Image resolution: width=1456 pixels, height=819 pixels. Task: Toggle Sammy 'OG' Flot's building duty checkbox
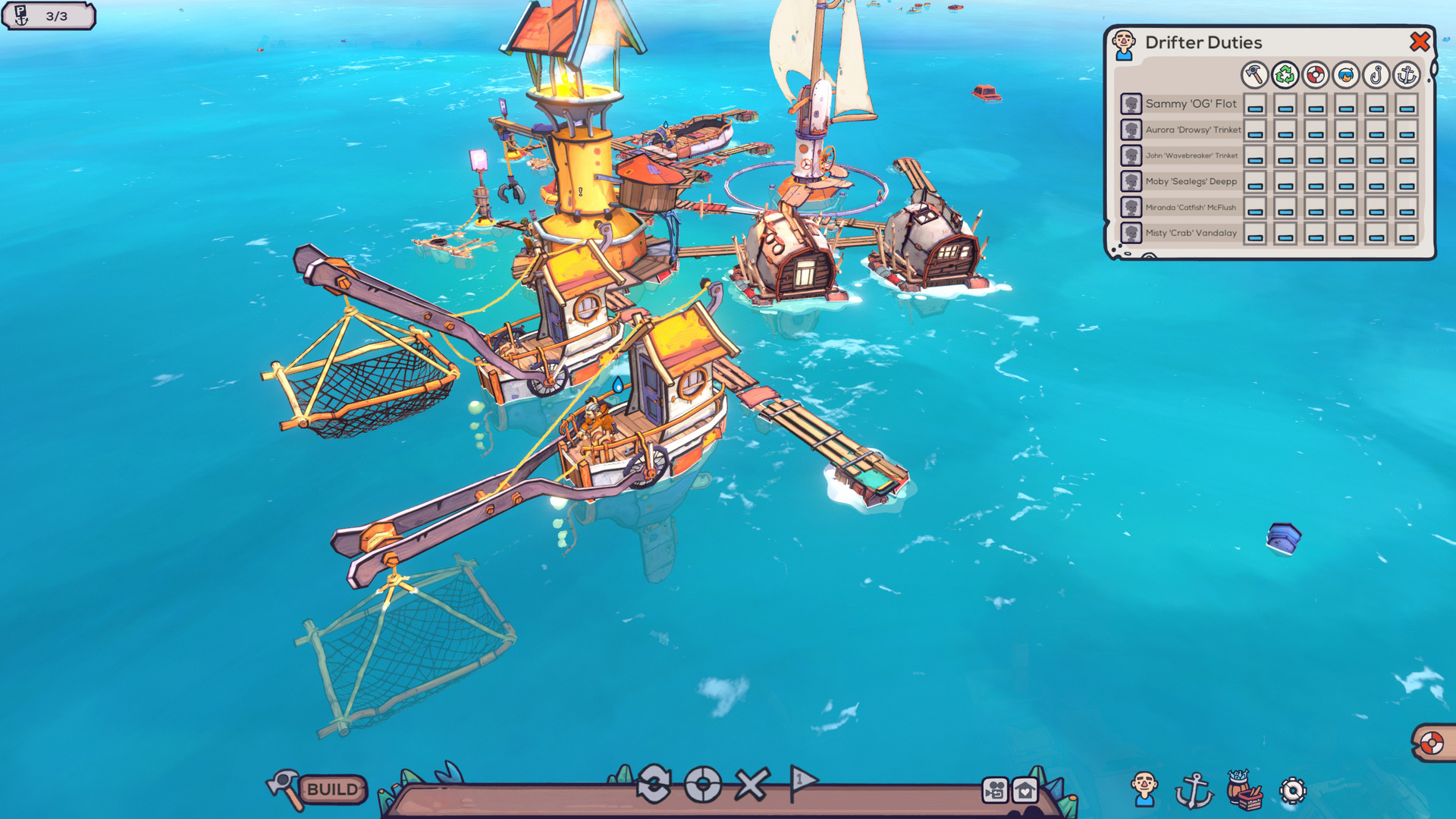tap(1254, 105)
